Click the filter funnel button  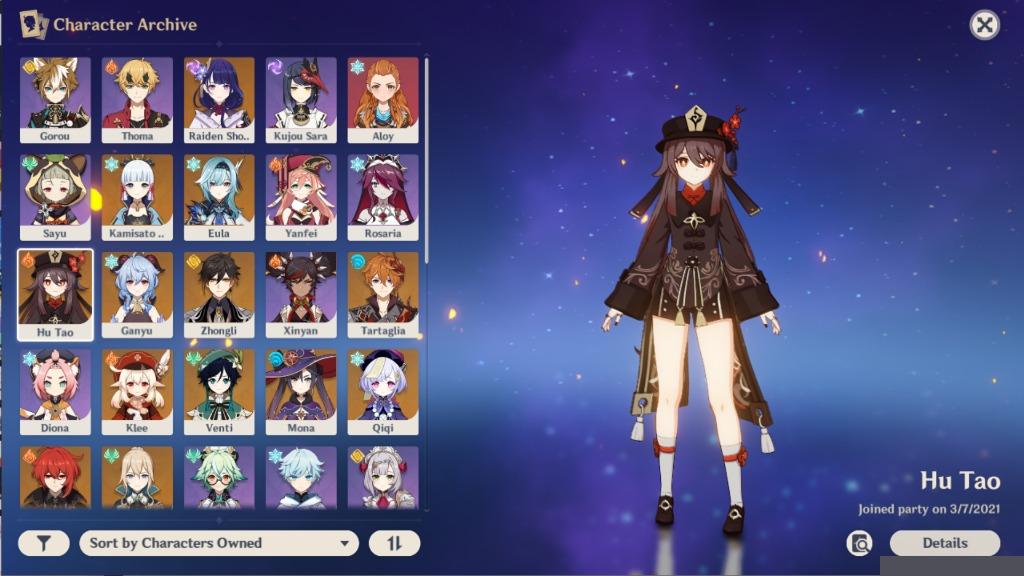click(x=44, y=543)
